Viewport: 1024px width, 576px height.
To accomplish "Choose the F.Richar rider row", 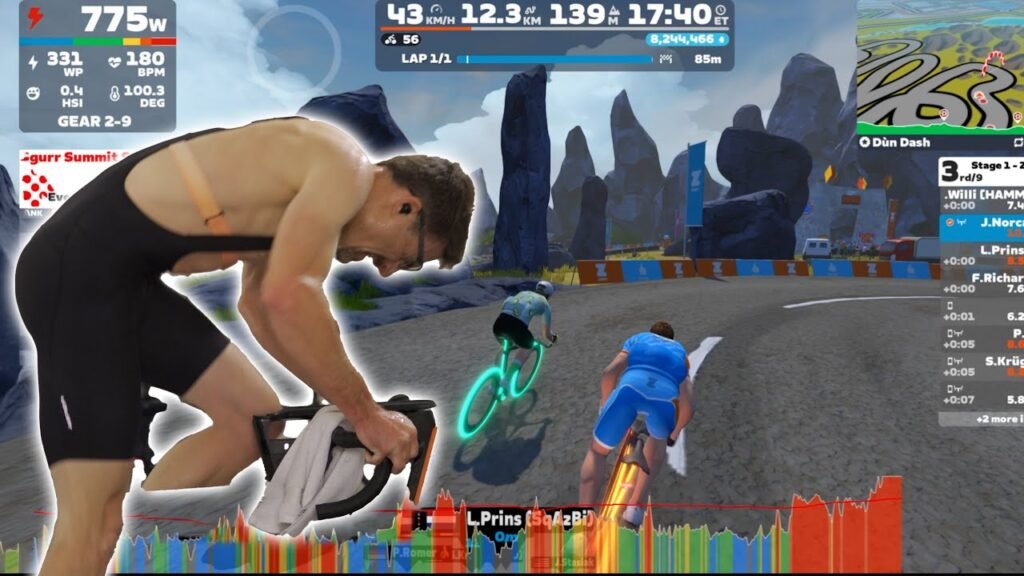I will pos(982,282).
